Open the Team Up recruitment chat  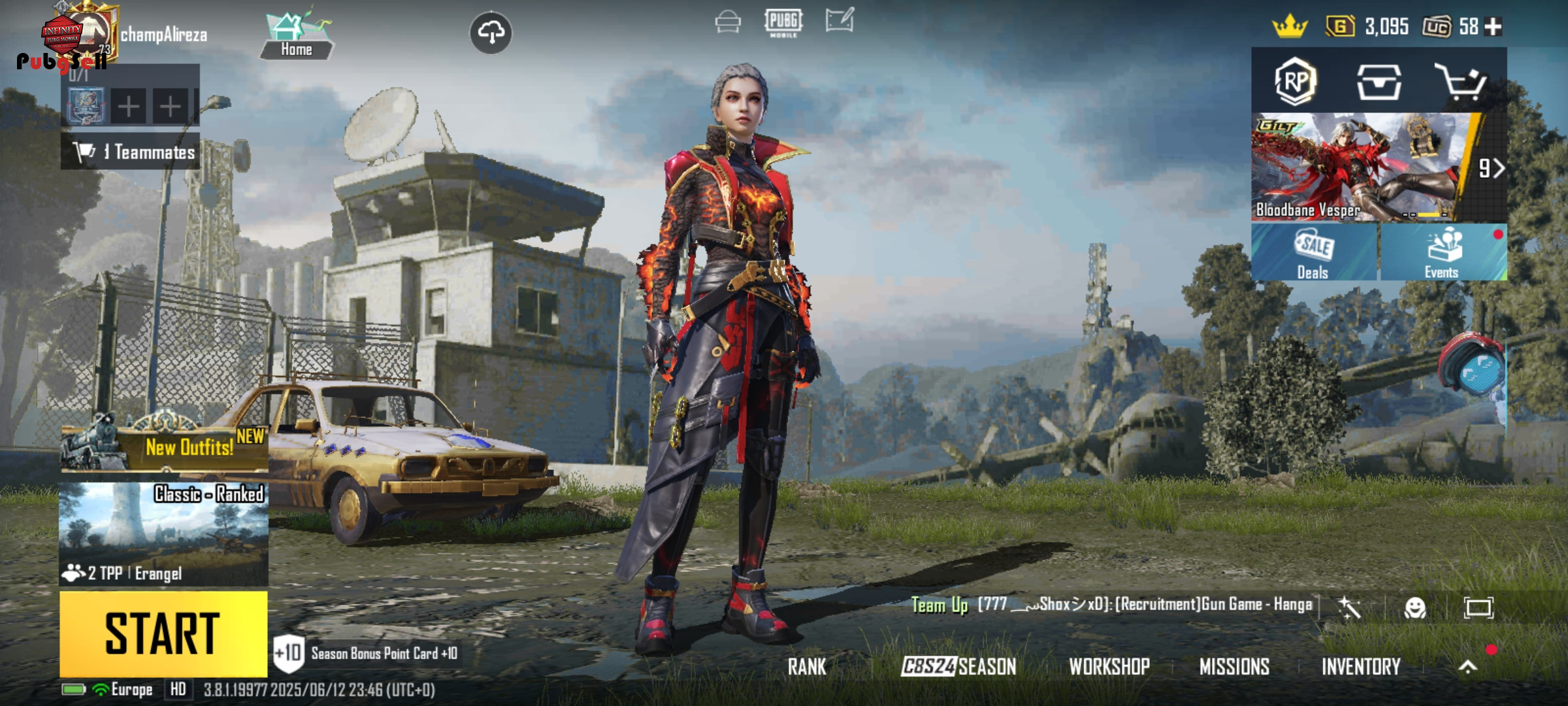(x=1111, y=605)
